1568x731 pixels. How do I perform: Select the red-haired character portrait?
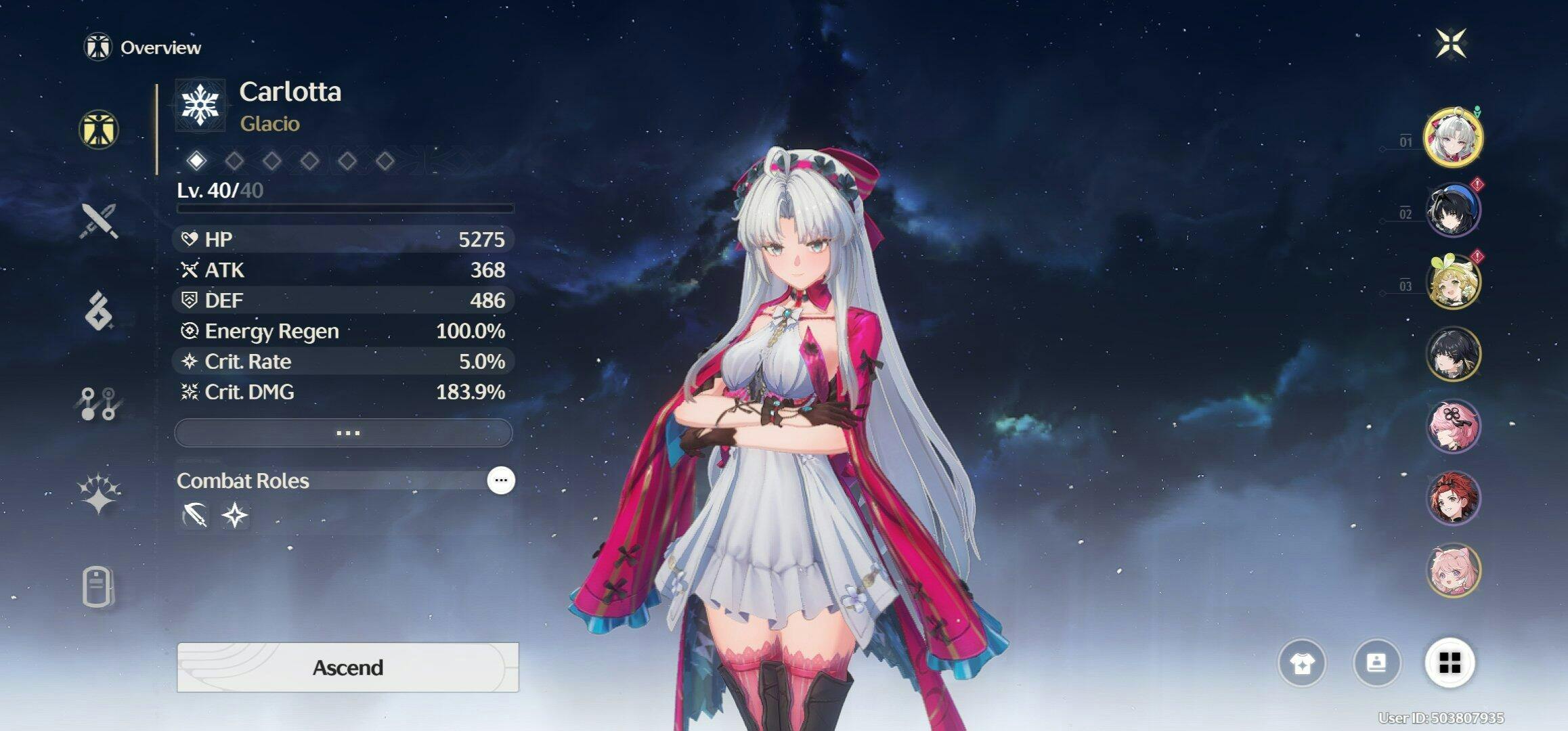click(1453, 499)
